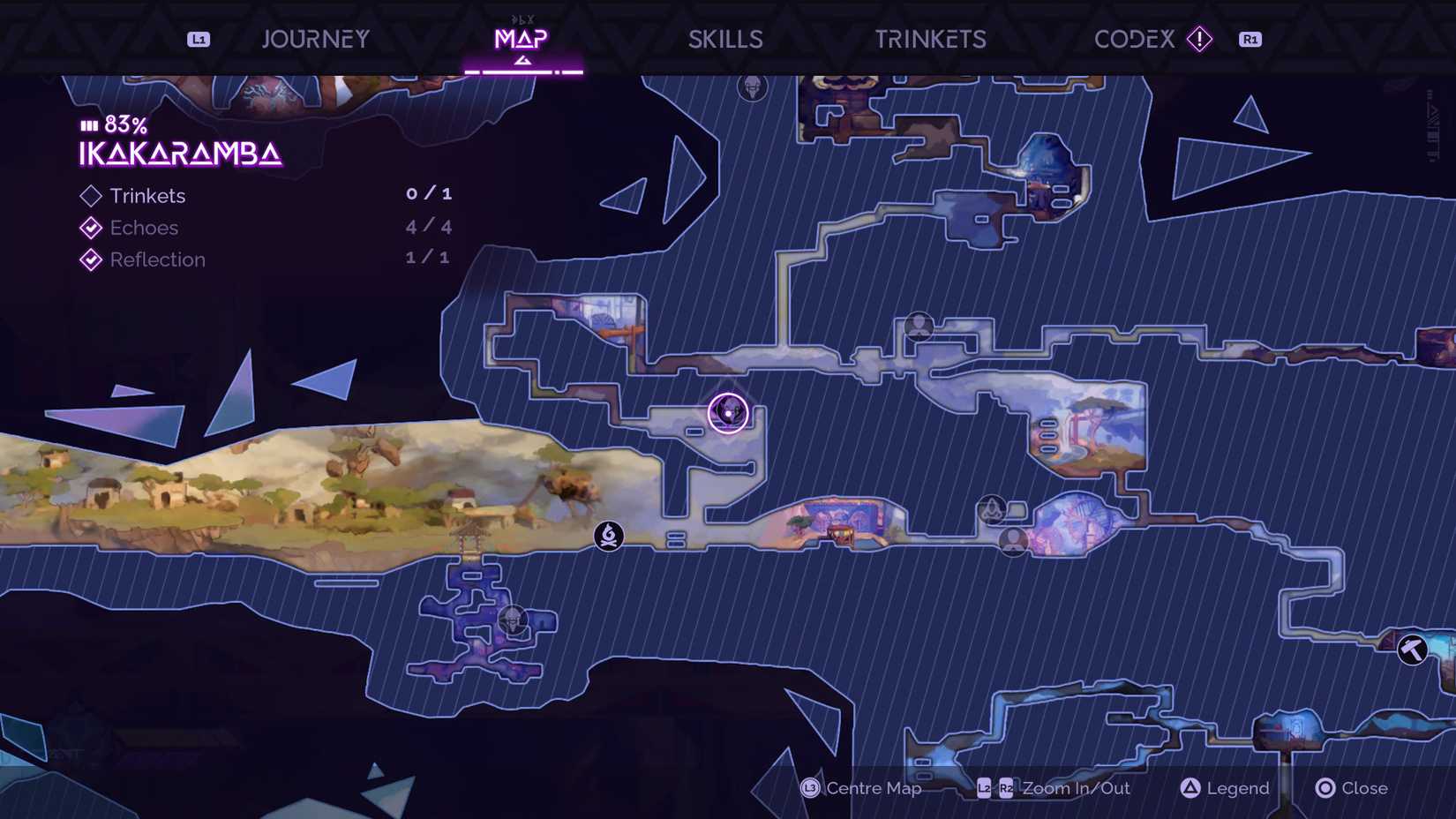
Task: Select the purple player position marker
Action: tap(728, 412)
